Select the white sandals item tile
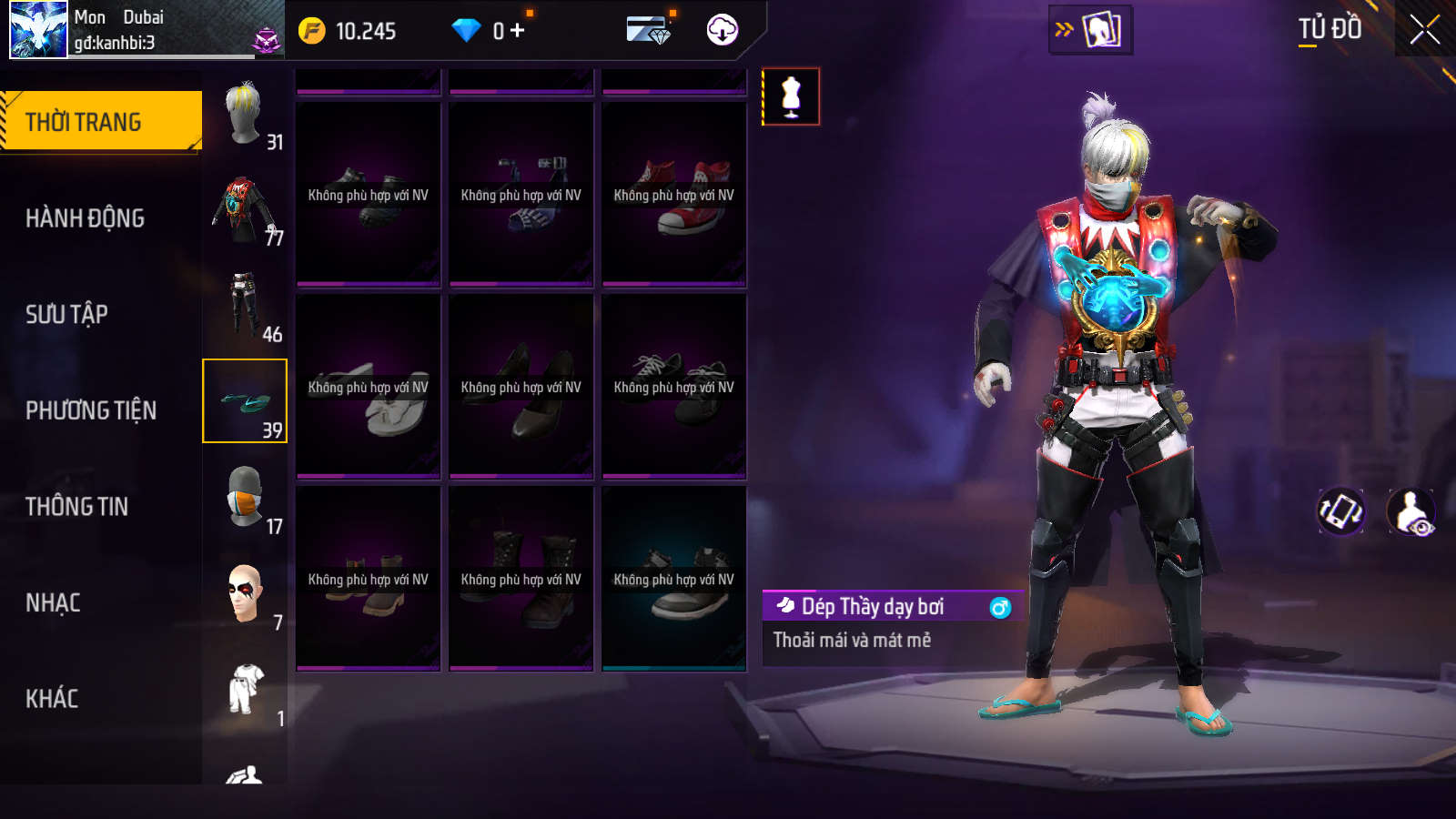This screenshot has height=819, width=1456. coord(368,387)
